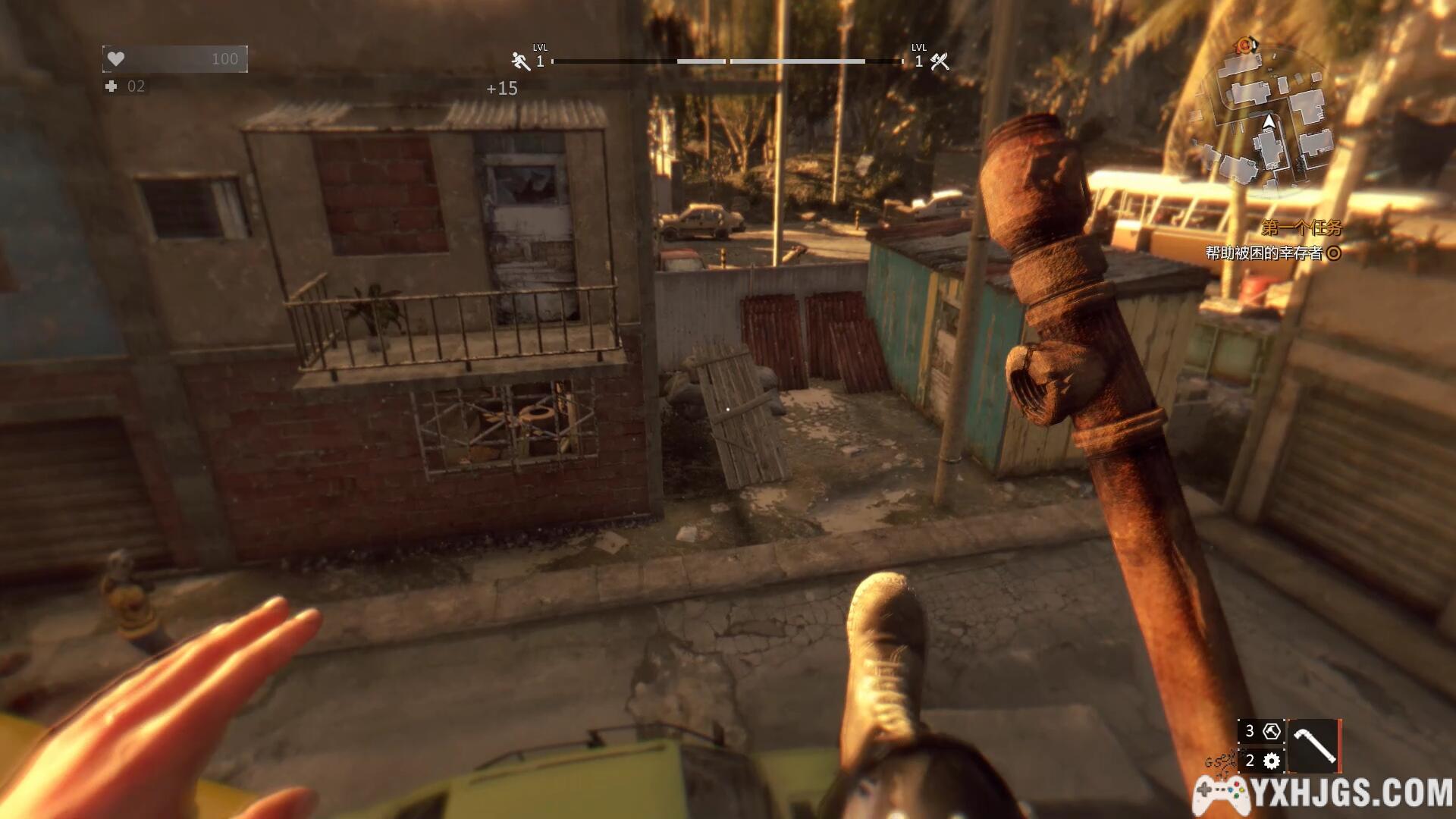Click the medkit plus icon
The width and height of the screenshot is (1456, 819).
(x=111, y=86)
